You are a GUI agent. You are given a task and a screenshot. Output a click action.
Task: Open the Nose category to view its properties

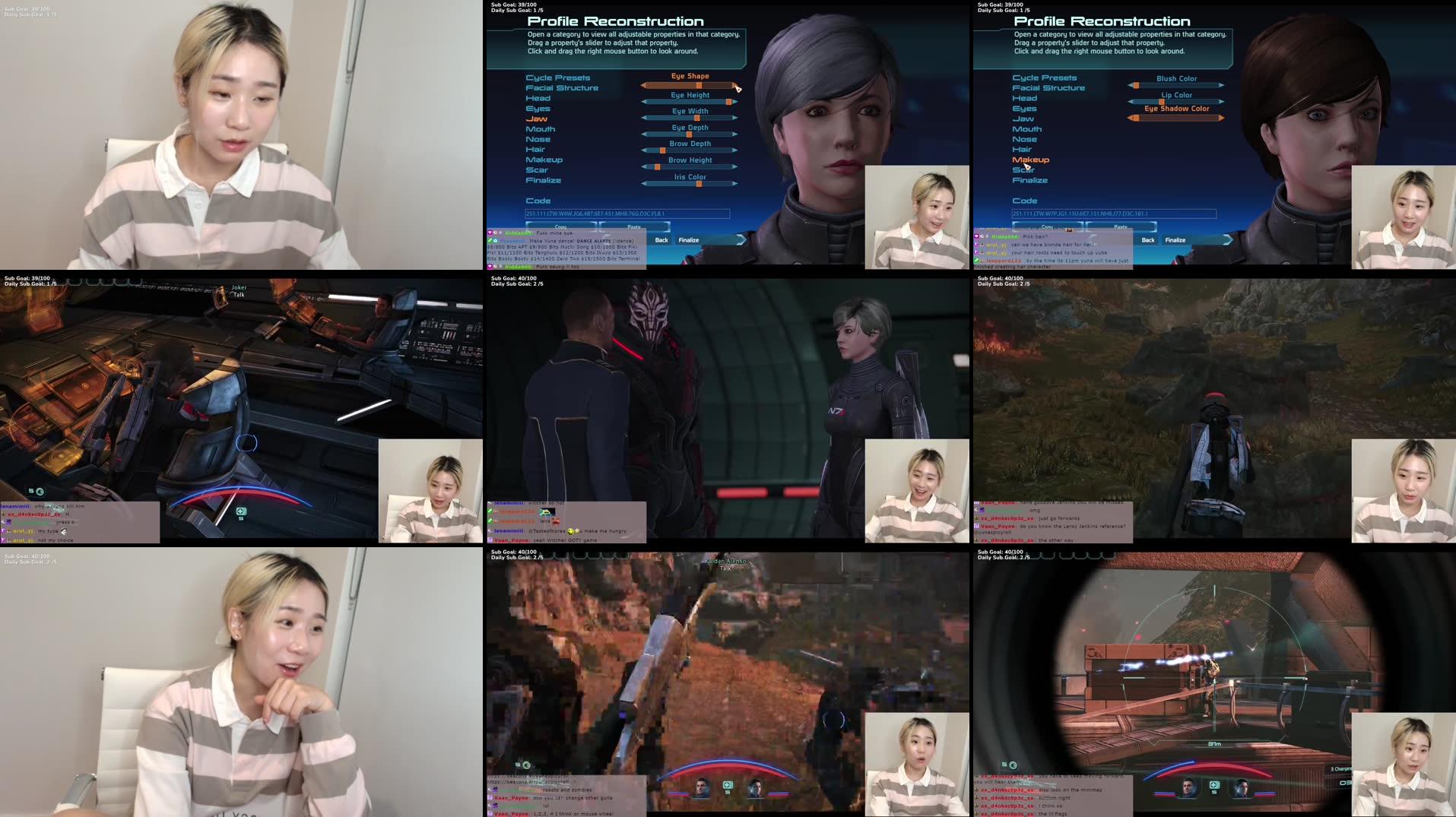[540, 139]
